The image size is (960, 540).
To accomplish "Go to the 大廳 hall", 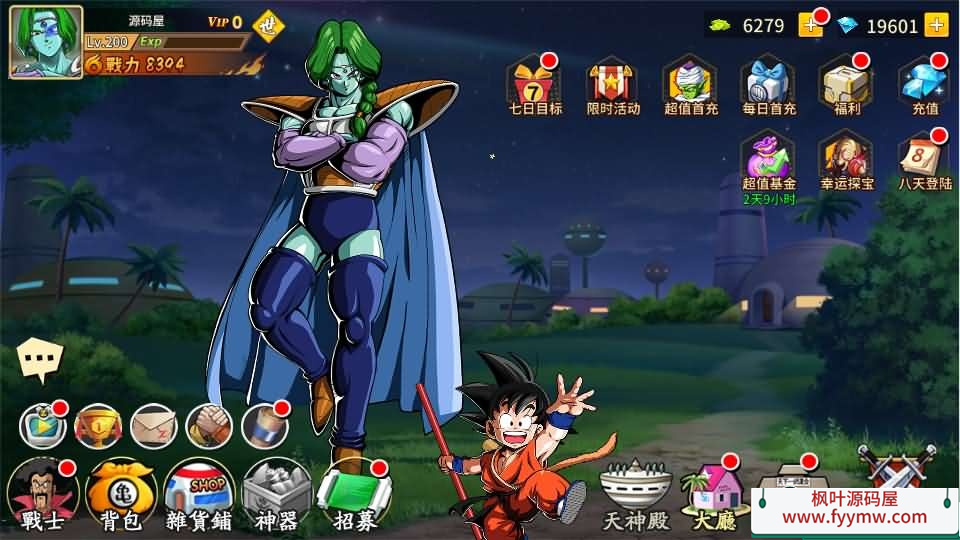I will point(714,495).
